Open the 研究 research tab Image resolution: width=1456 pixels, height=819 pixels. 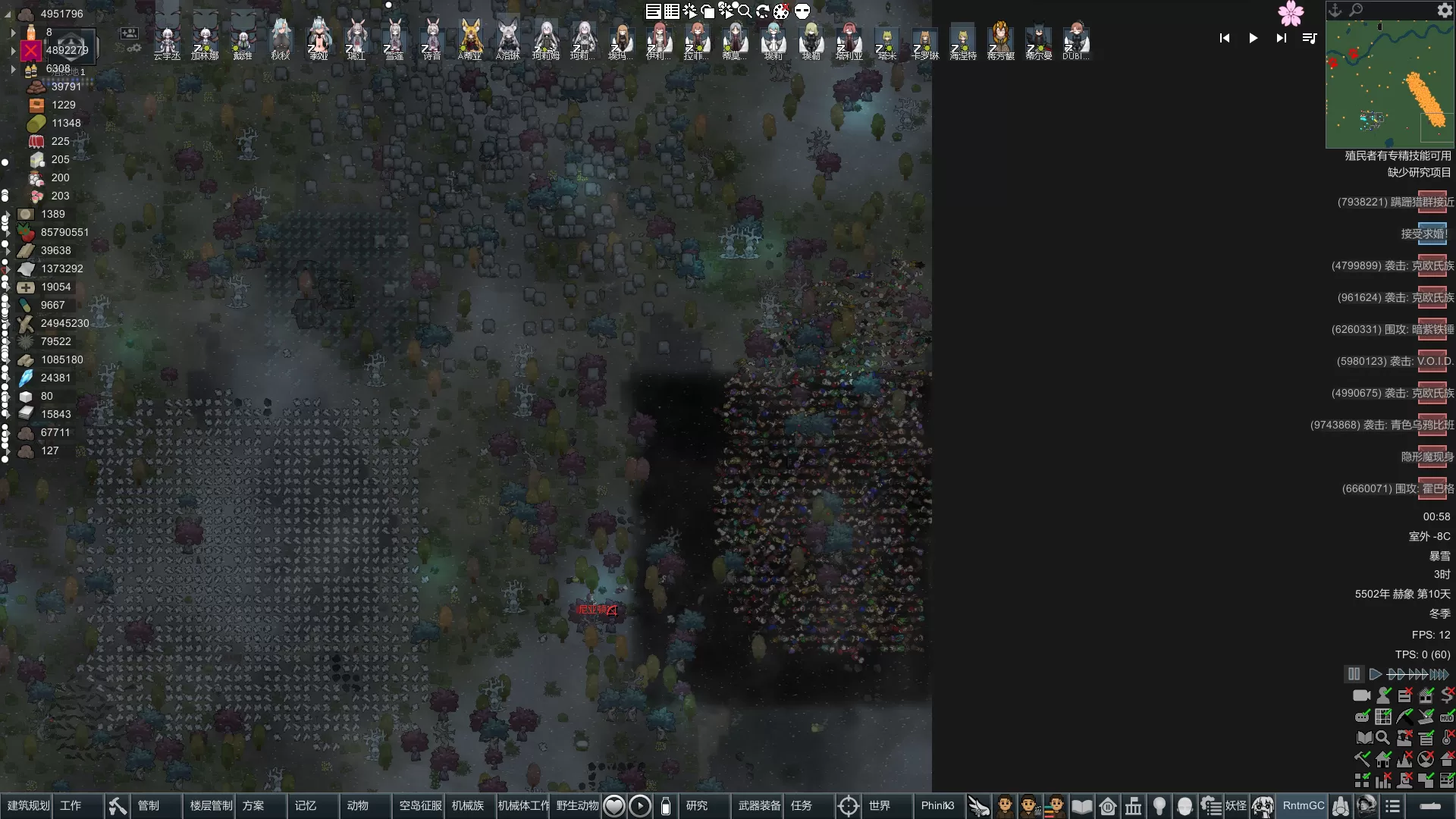696,806
